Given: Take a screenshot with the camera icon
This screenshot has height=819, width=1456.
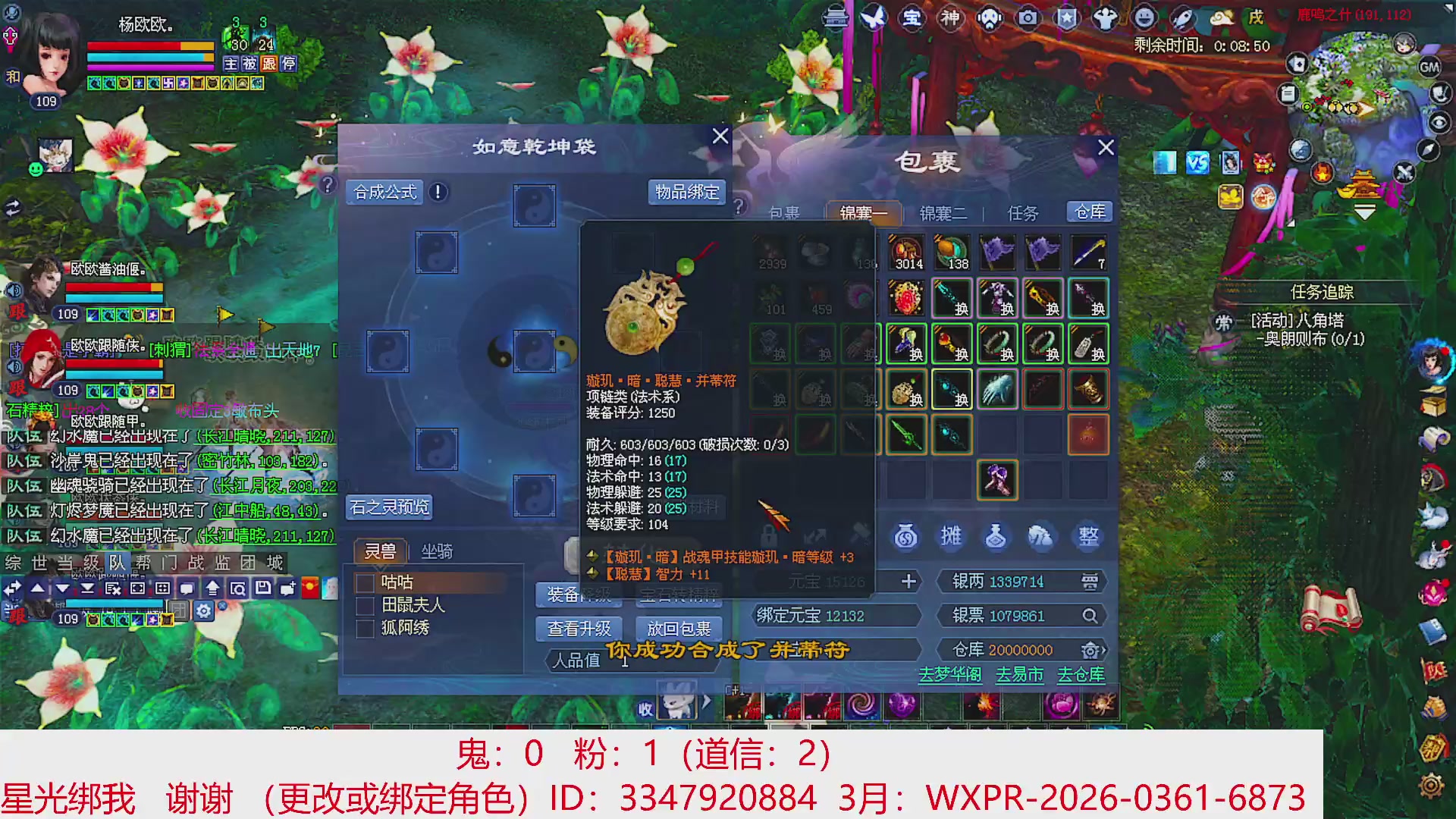Looking at the screenshot, I should click(1028, 18).
